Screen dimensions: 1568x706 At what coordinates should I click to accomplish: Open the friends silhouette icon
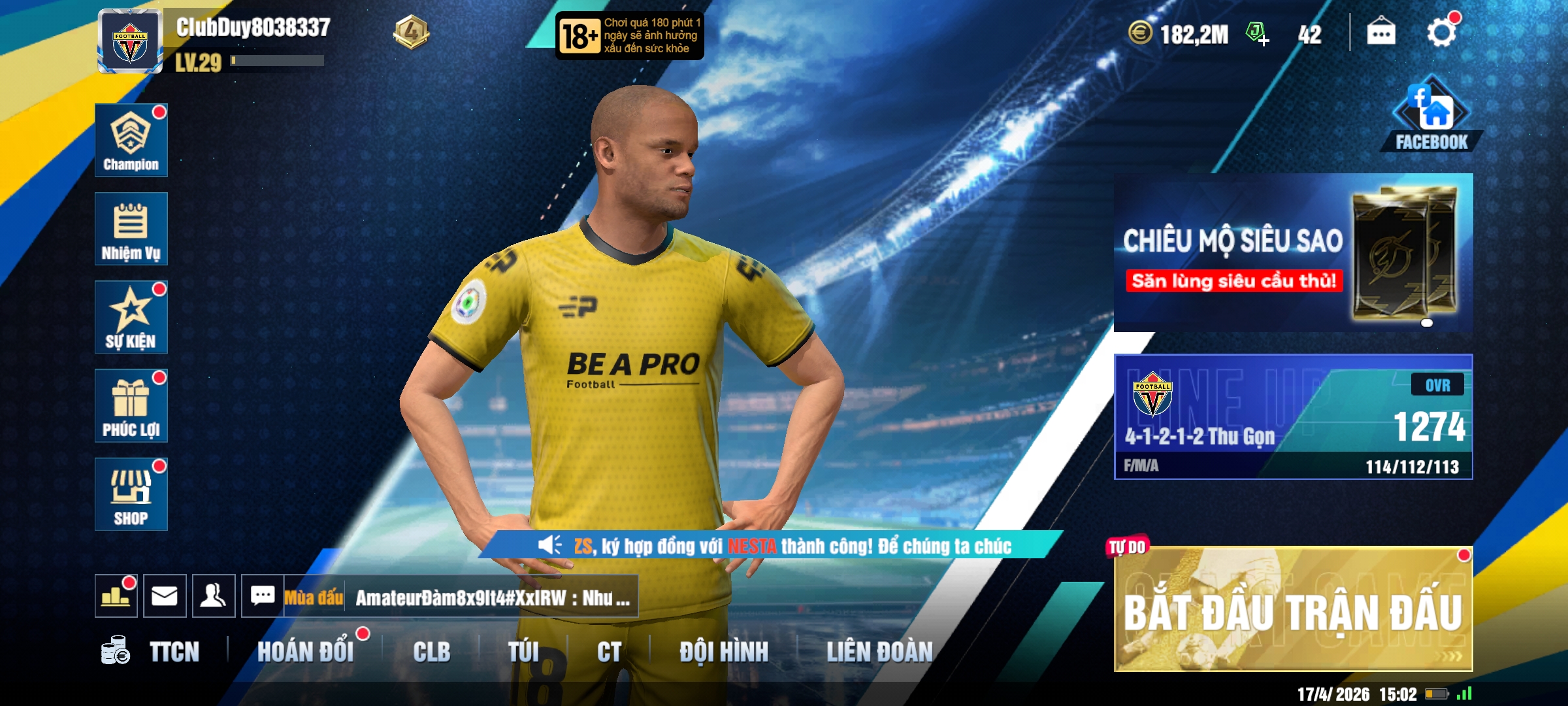(x=214, y=596)
